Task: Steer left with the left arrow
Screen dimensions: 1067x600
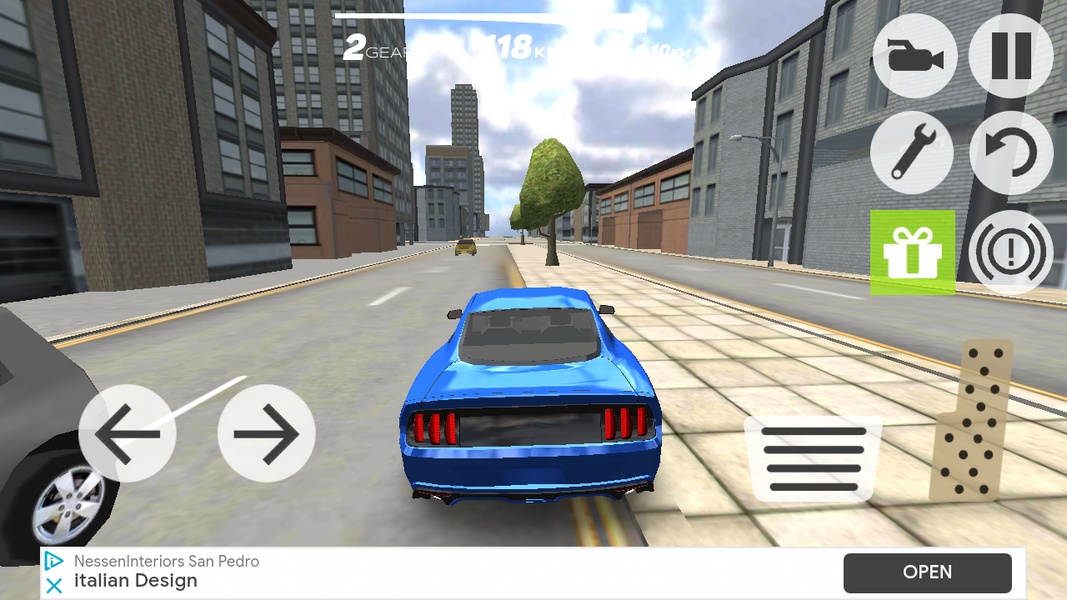Action: point(127,434)
